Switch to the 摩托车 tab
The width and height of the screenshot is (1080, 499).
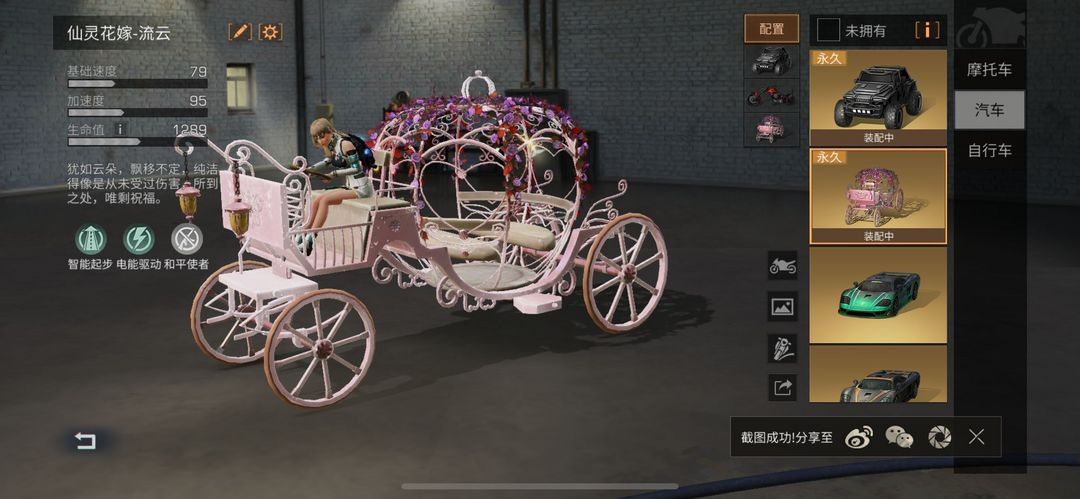click(989, 70)
